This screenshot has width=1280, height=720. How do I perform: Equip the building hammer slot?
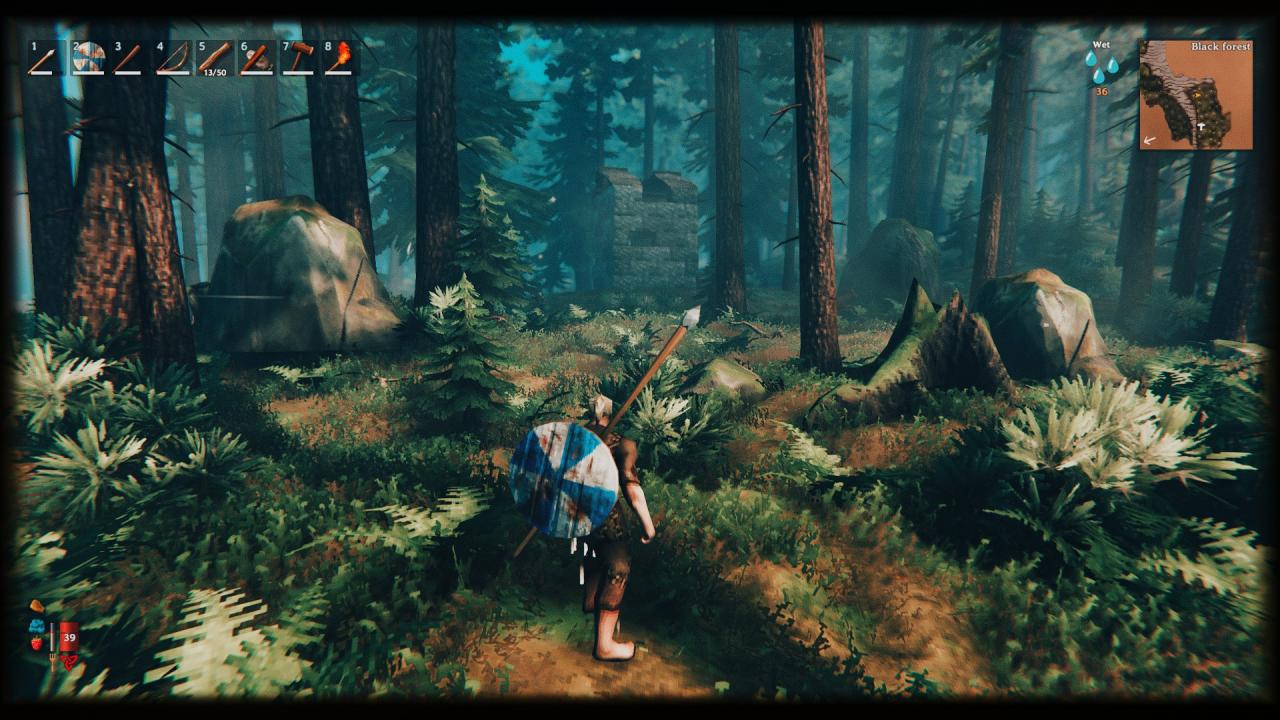click(298, 58)
